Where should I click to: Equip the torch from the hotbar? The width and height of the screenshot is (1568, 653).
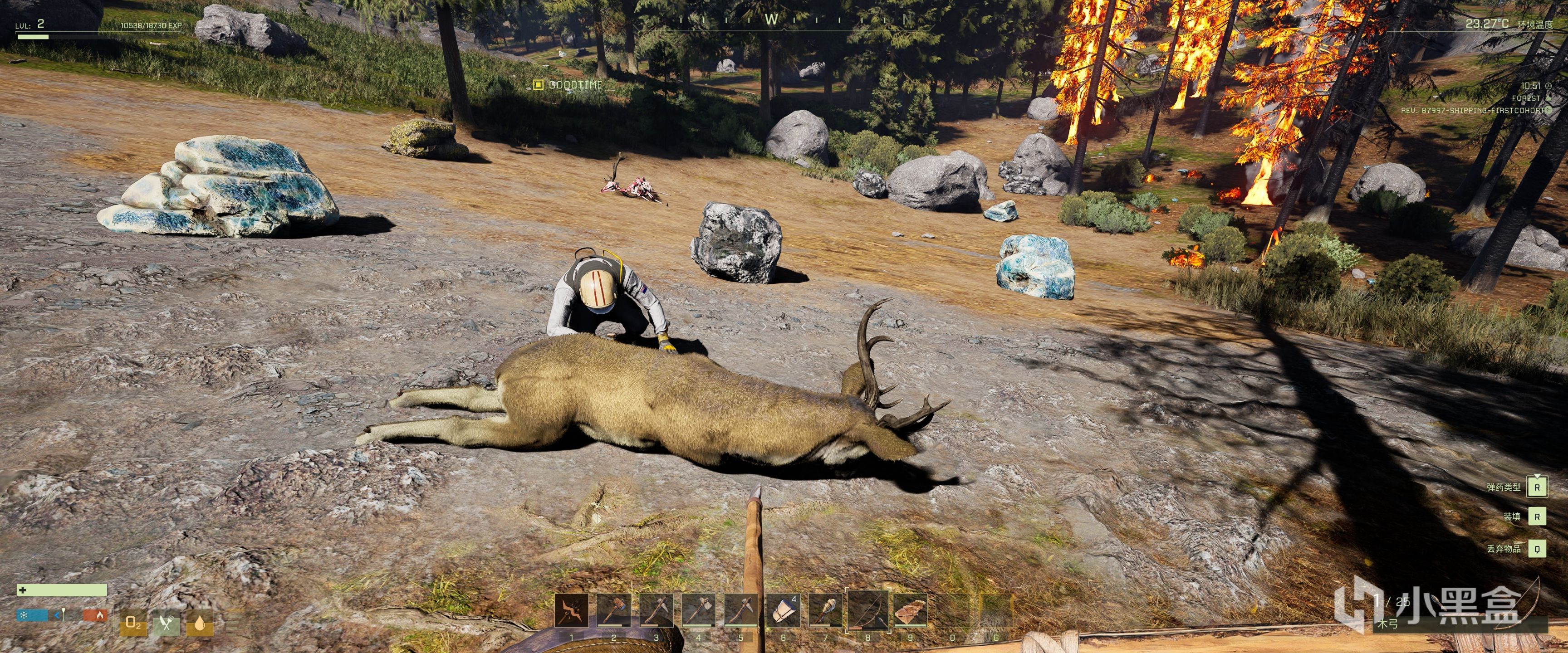click(x=825, y=611)
